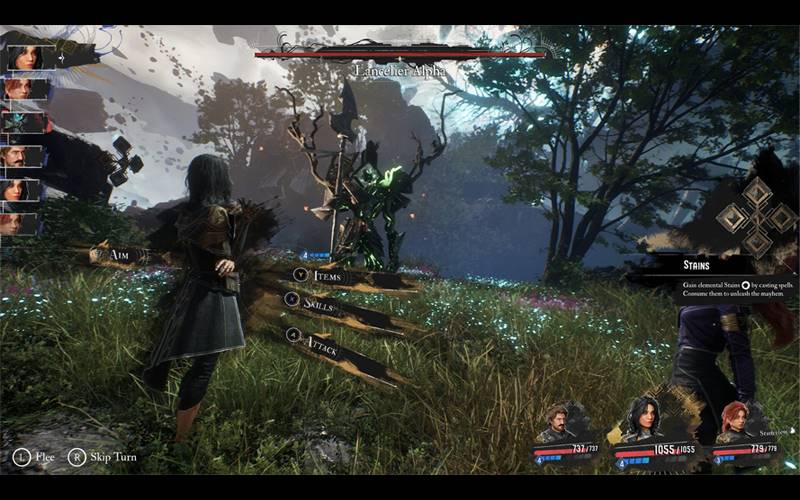800x500 pixels.
Task: Select party member portrait with 737 HP
Action: (x=557, y=424)
